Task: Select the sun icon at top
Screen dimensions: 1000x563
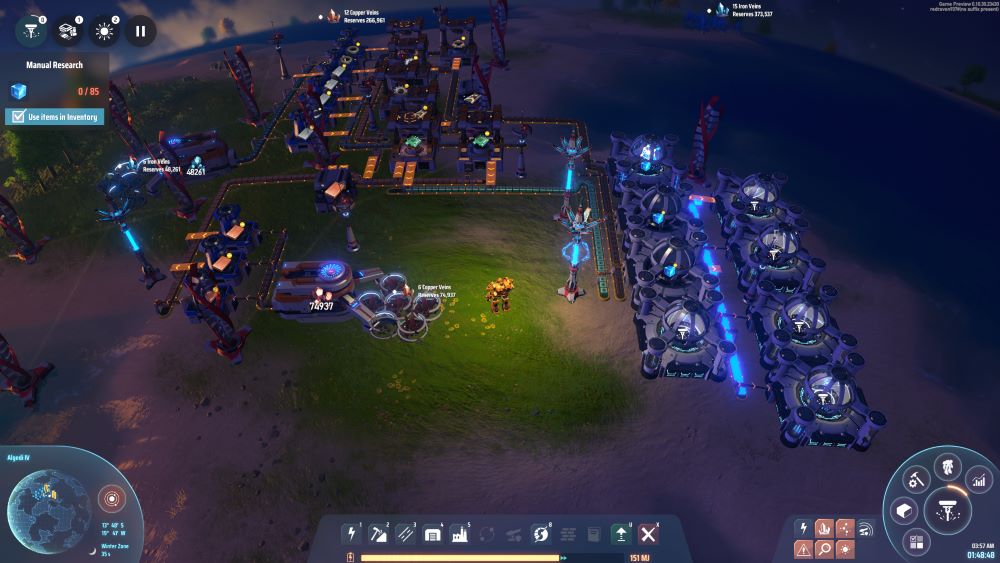Action: [x=104, y=30]
